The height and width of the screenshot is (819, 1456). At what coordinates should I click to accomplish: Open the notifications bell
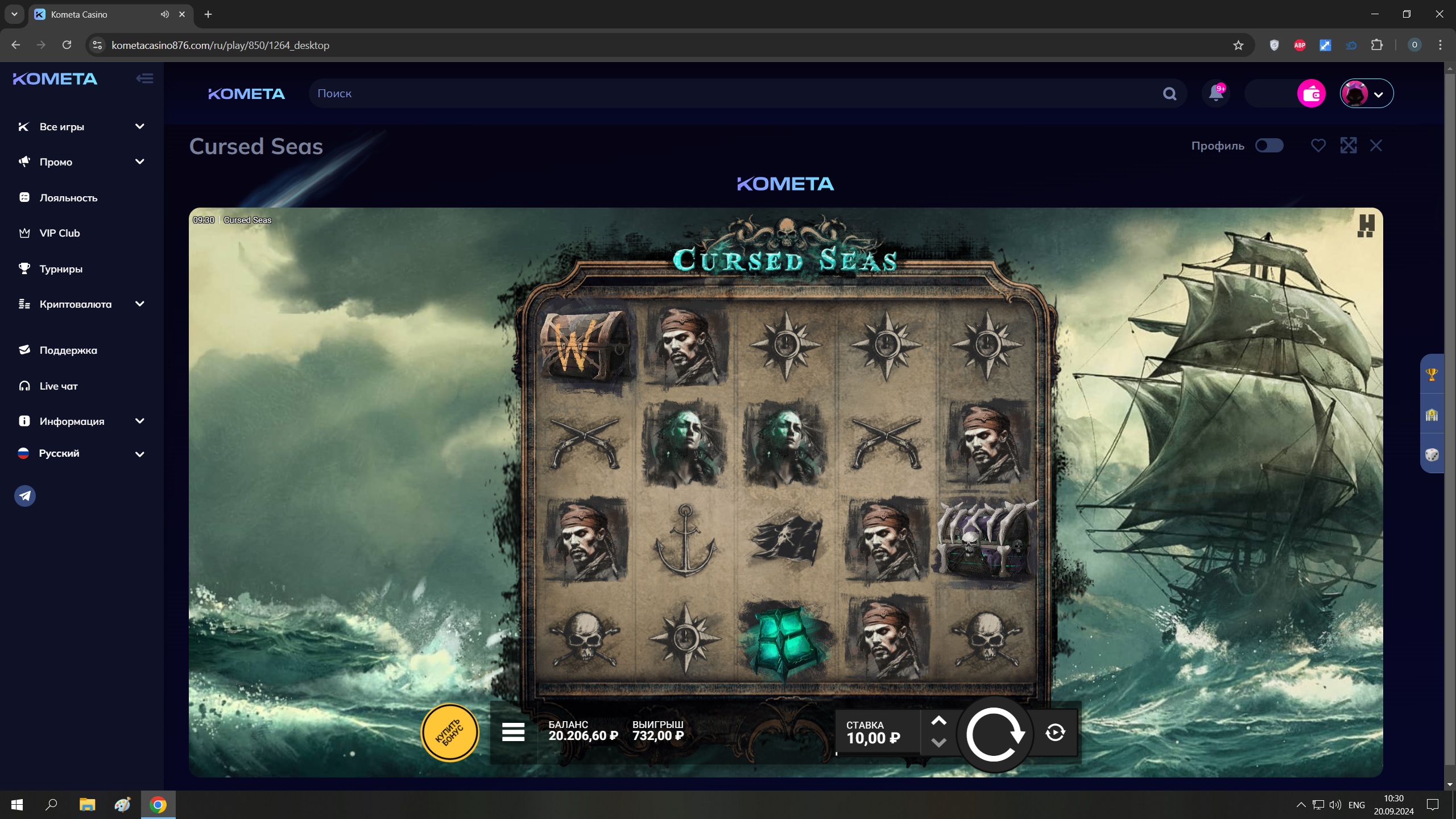pos(1216,93)
